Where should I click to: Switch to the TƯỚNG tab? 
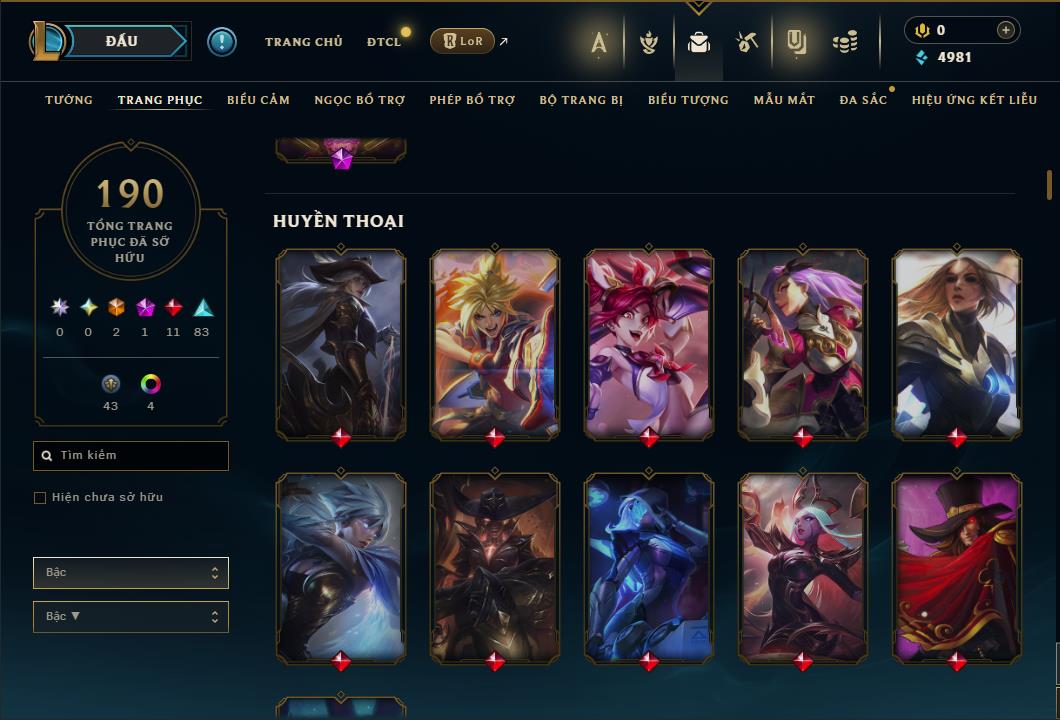[x=69, y=100]
